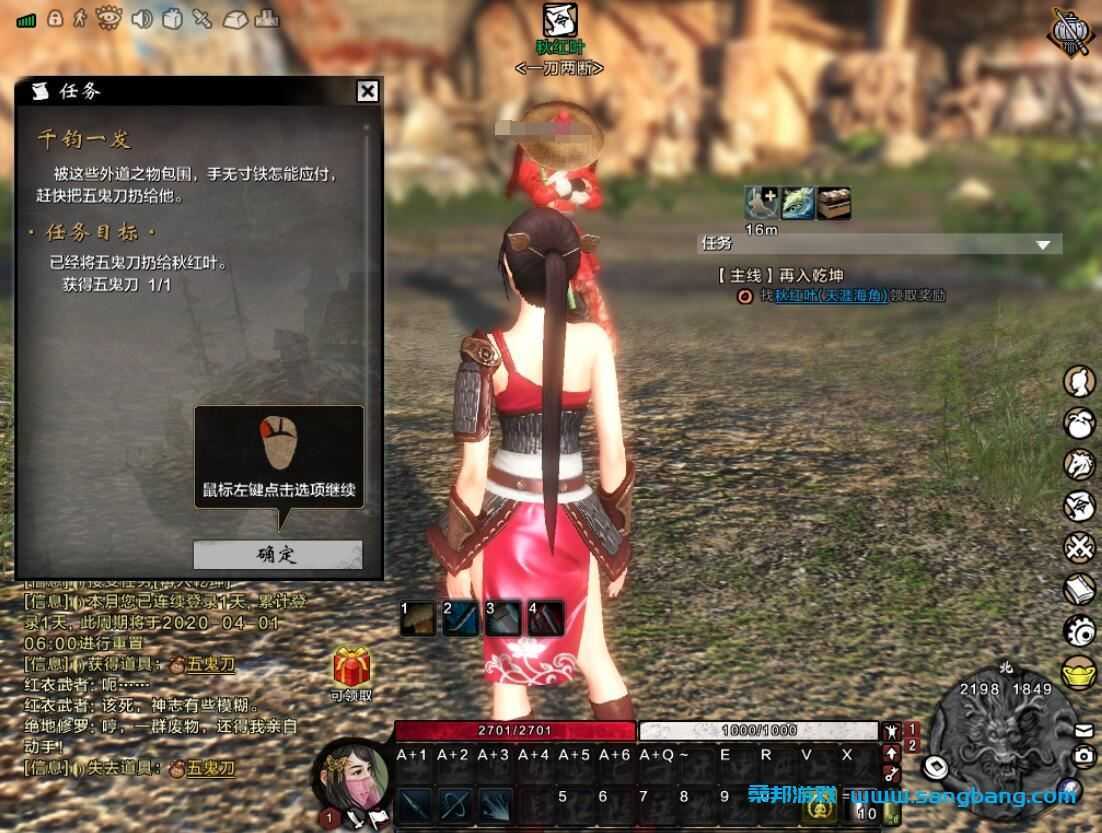This screenshot has width=1102, height=833.
Task: Open the book journal icon
Action: pyautogui.click(x=1079, y=590)
